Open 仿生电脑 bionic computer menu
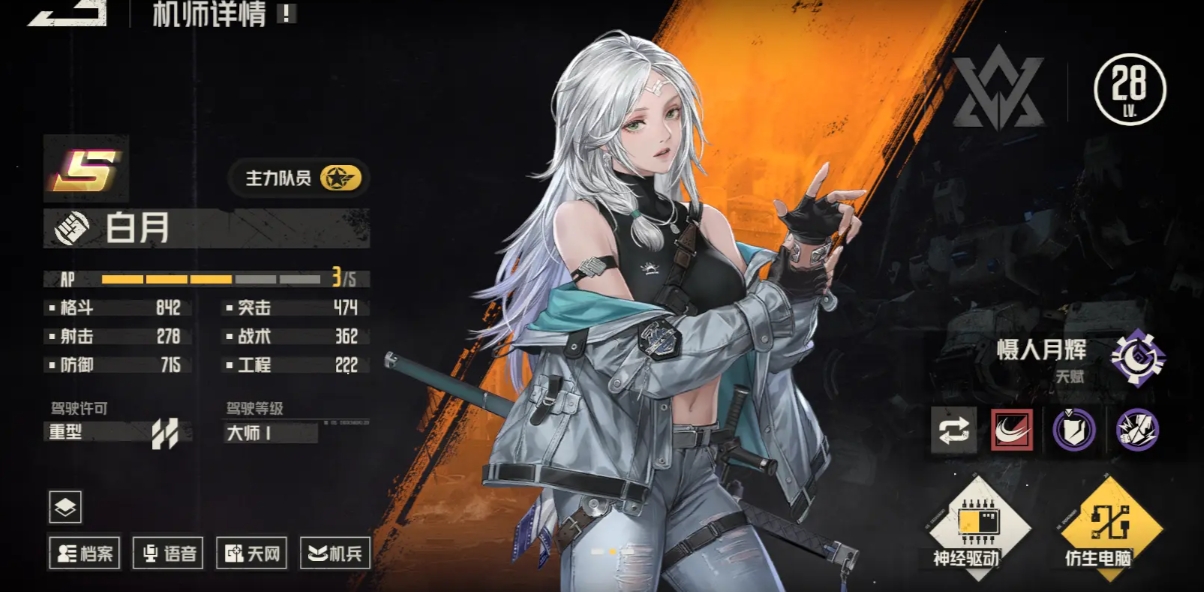Screen dimensions: 1204x592 (x=1097, y=526)
